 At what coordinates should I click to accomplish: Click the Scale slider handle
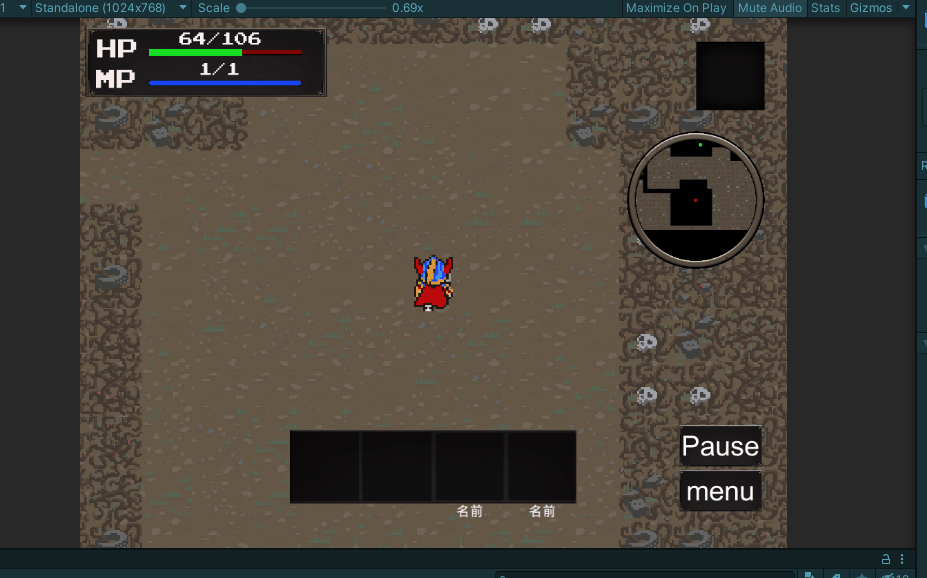point(241,8)
